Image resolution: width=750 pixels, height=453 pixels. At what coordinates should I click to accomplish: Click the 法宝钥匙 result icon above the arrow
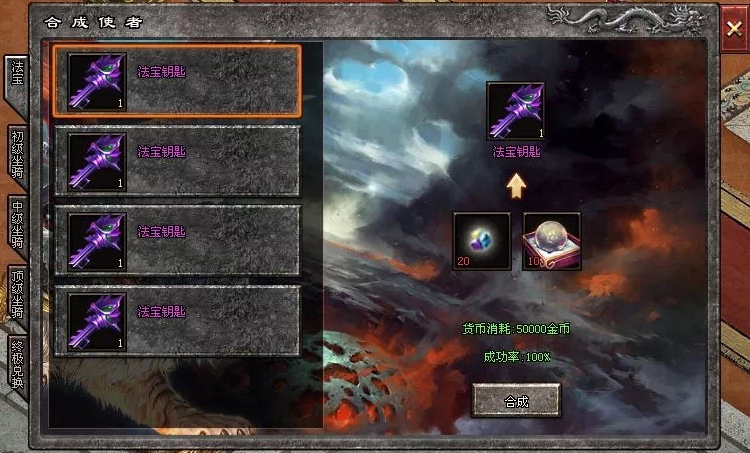point(515,111)
